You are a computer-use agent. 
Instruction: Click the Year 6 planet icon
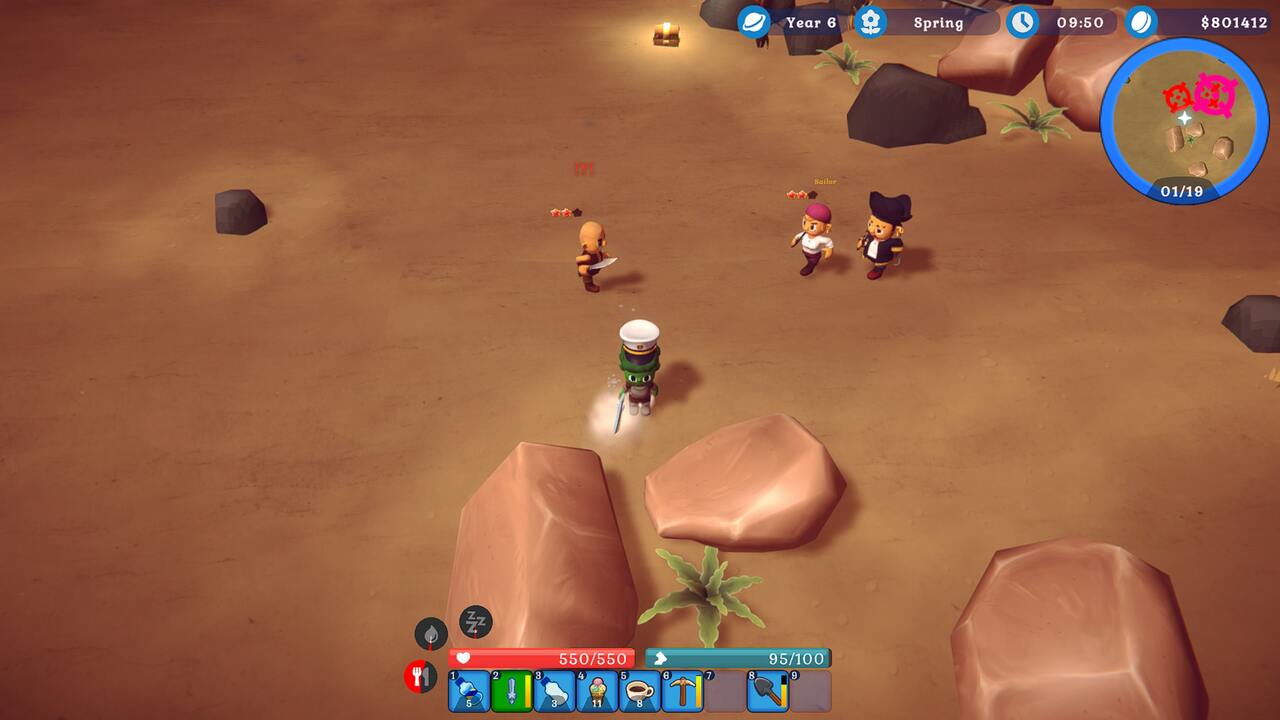(754, 21)
